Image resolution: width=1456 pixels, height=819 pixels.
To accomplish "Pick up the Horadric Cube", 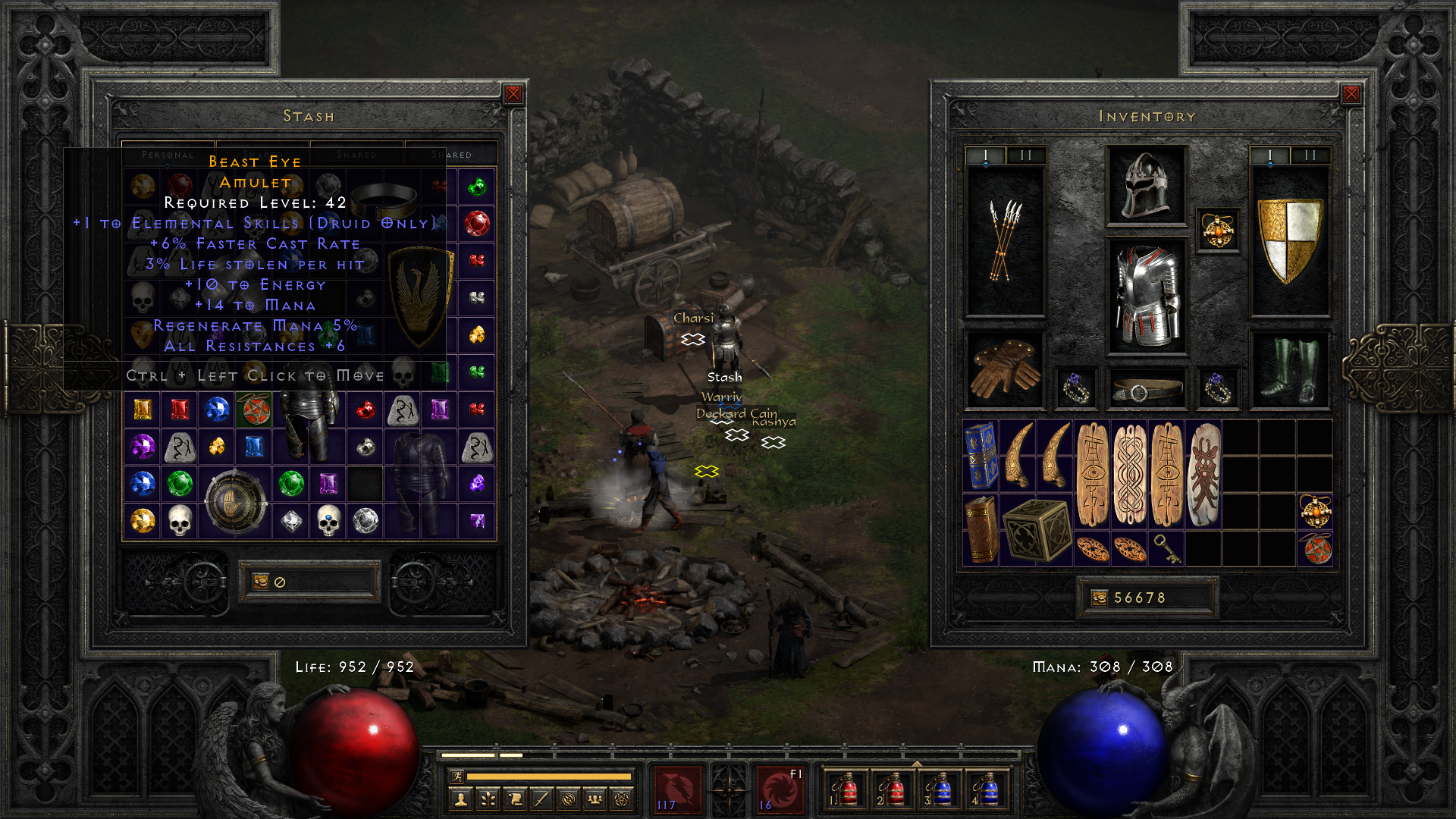I will tap(1036, 529).
